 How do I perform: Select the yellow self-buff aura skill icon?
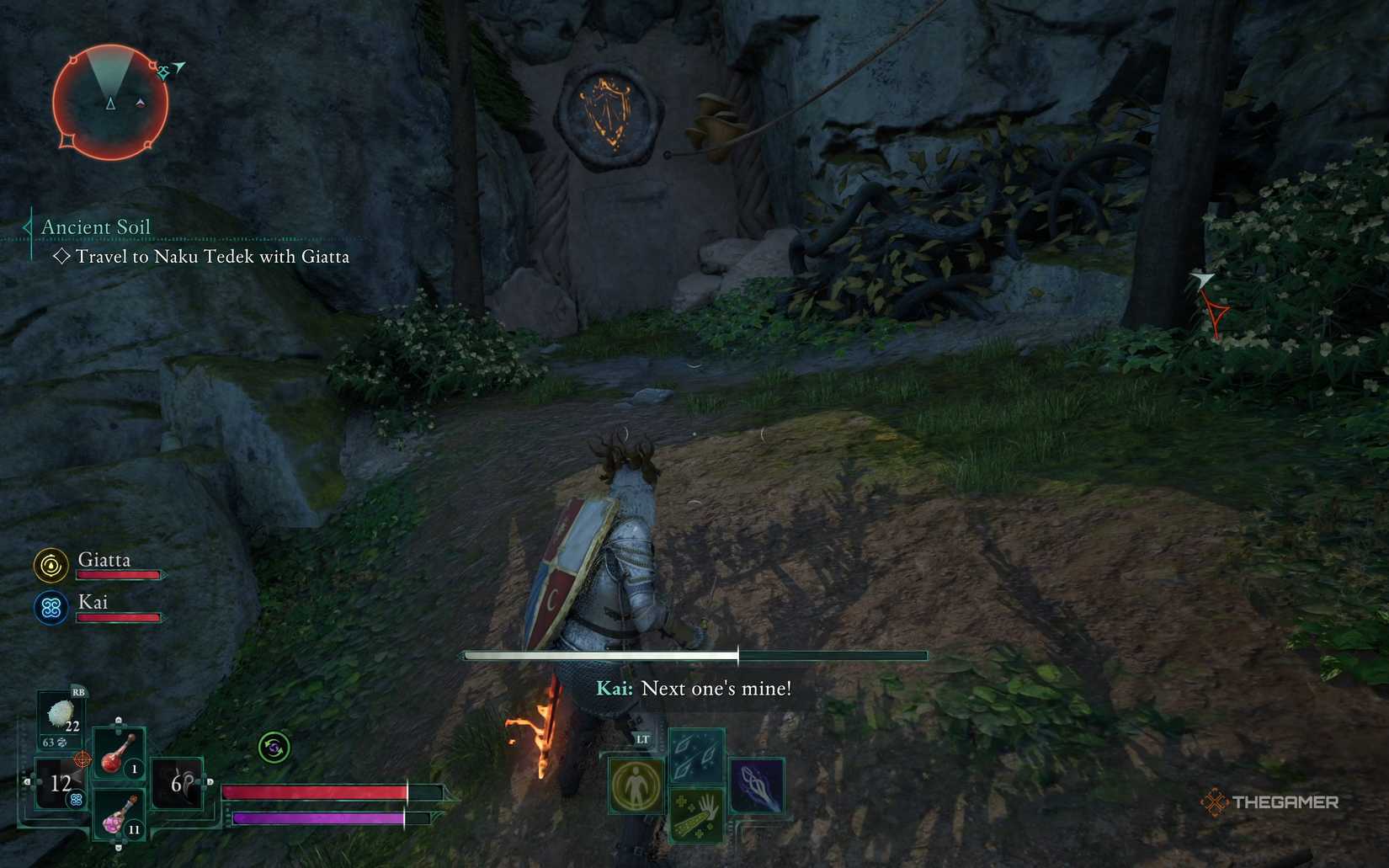636,785
